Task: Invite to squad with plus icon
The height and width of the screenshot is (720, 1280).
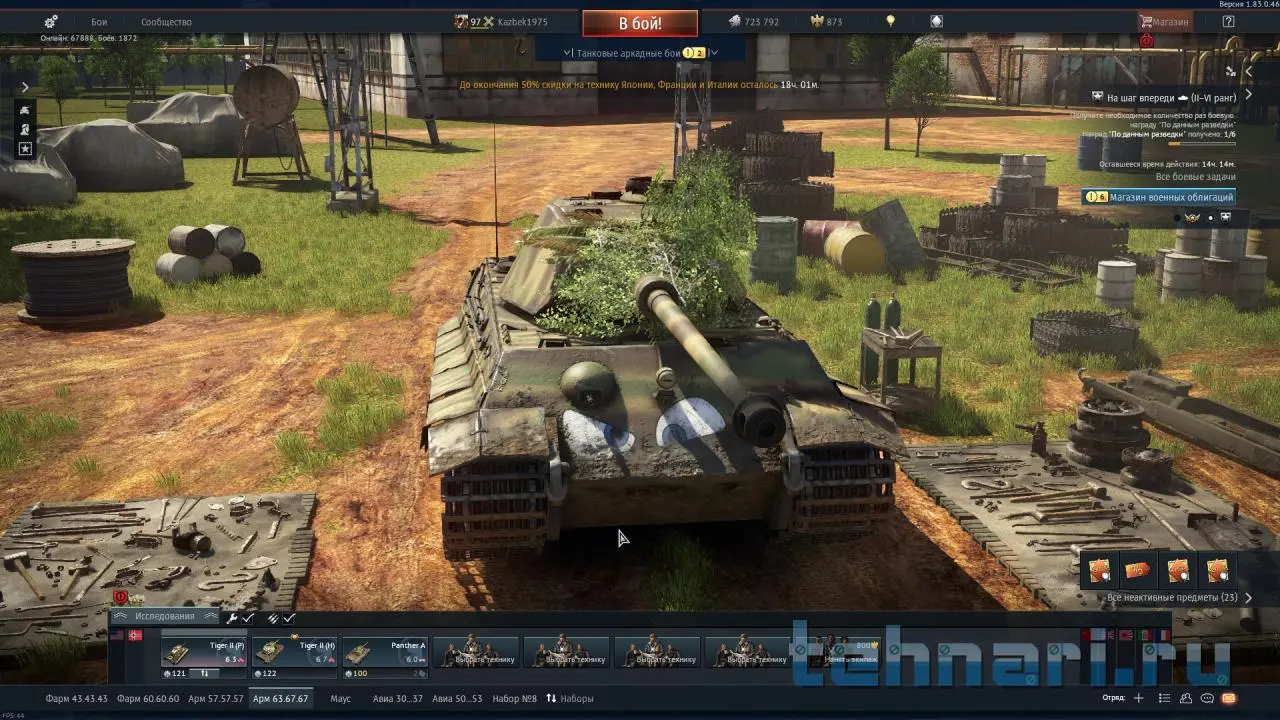Action: 1138,698
